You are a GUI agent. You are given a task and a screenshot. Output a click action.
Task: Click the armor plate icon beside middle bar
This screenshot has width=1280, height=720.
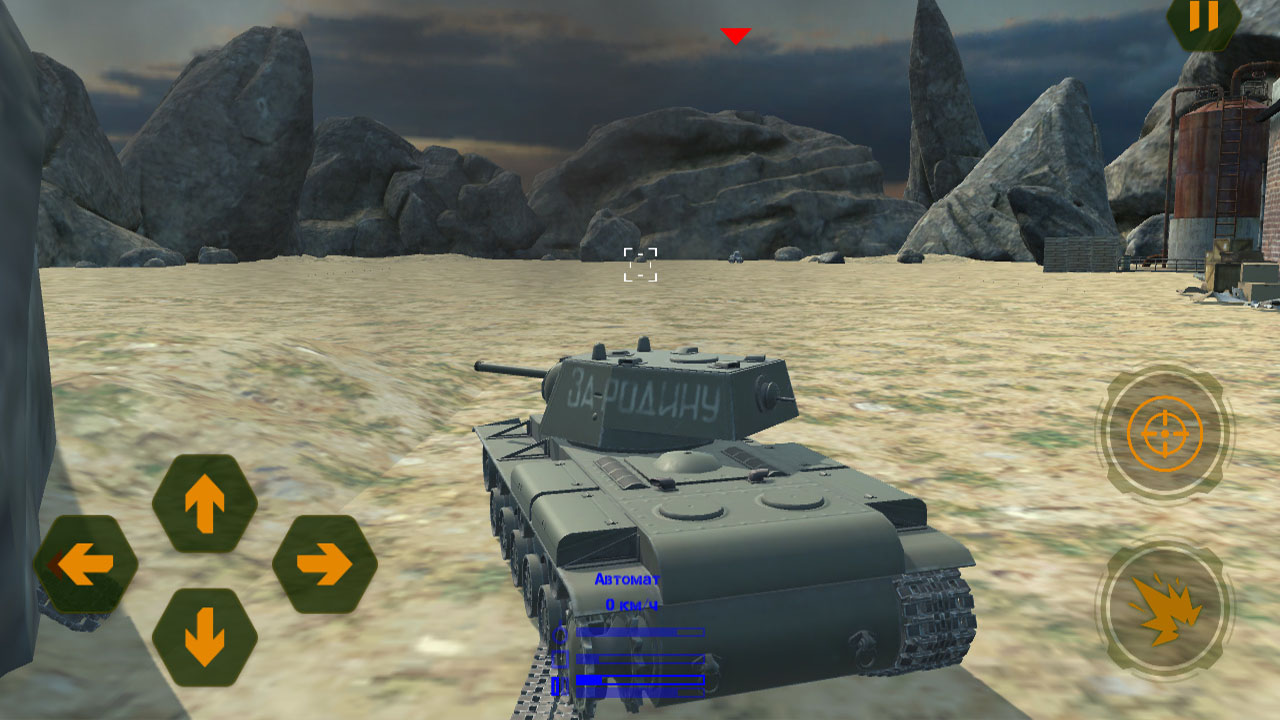558,658
